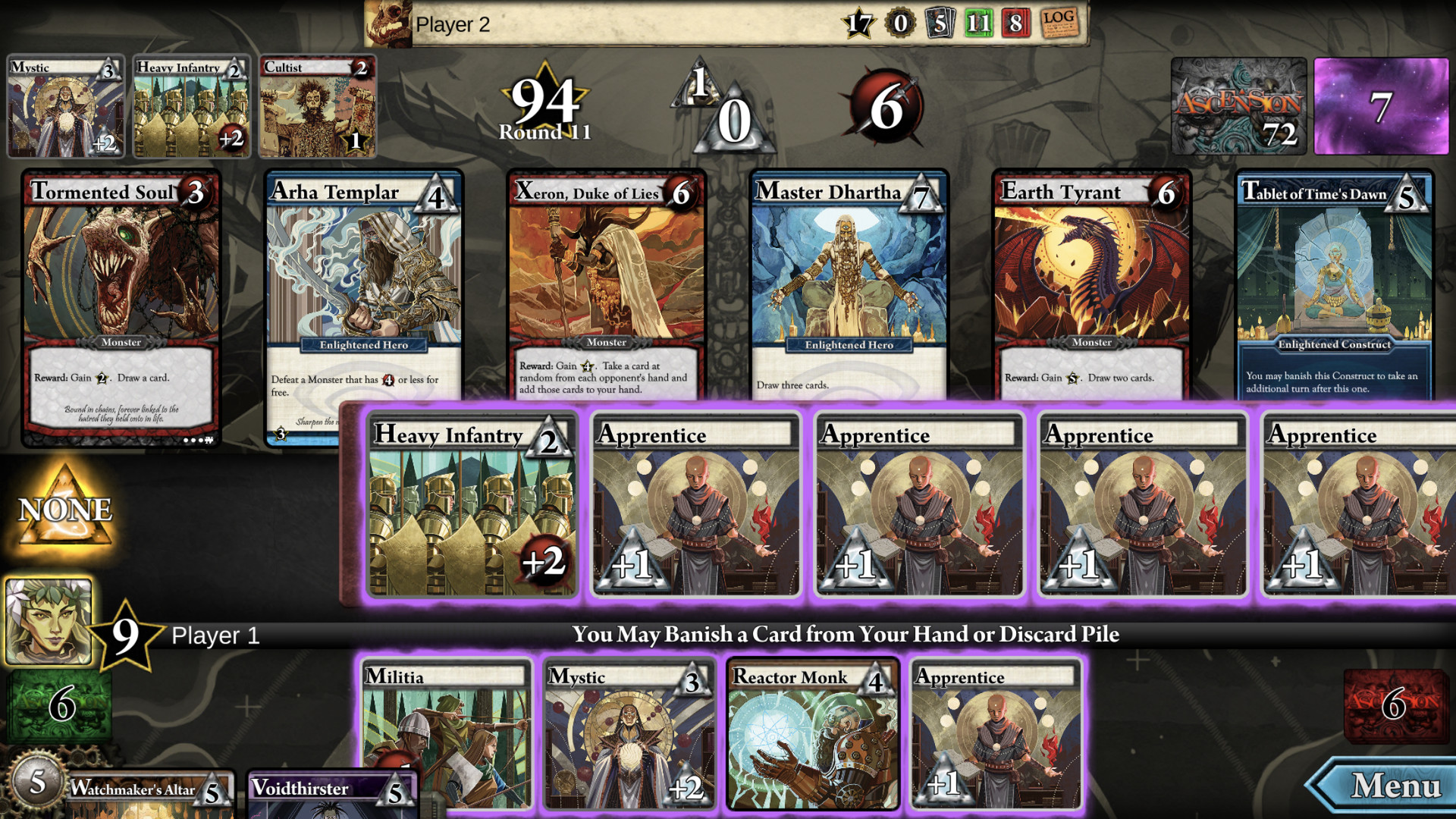1456x819 pixels.
Task: Open the Menu
Action: [1392, 784]
